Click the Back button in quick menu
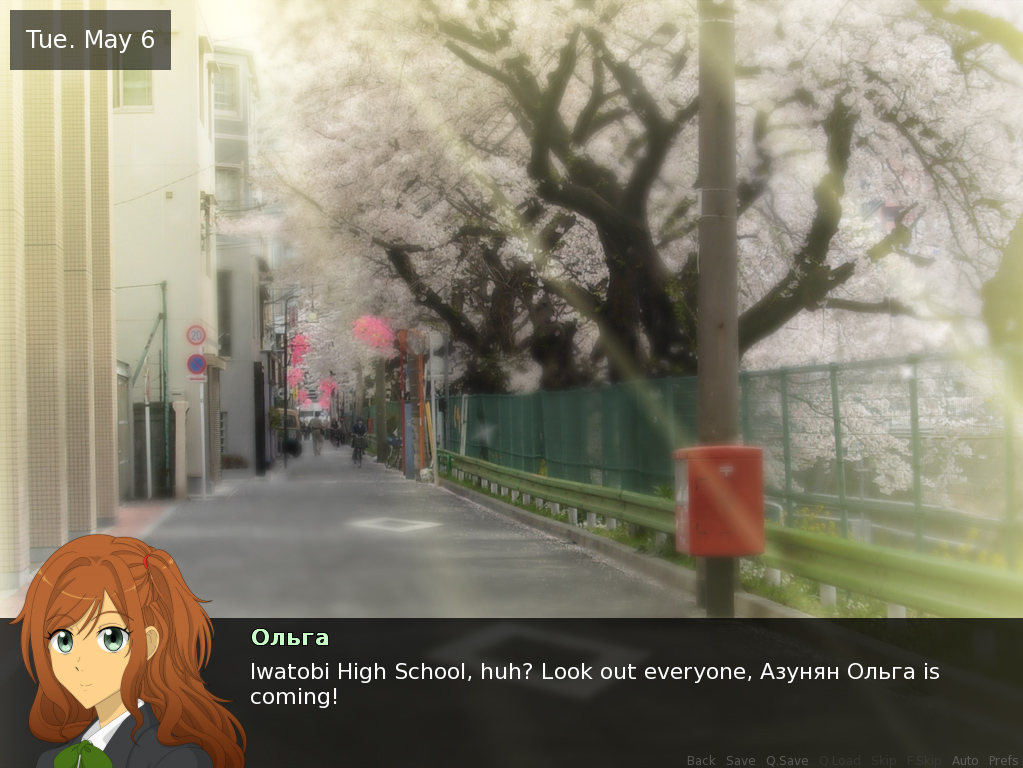1023x768 pixels. pyautogui.click(x=701, y=761)
